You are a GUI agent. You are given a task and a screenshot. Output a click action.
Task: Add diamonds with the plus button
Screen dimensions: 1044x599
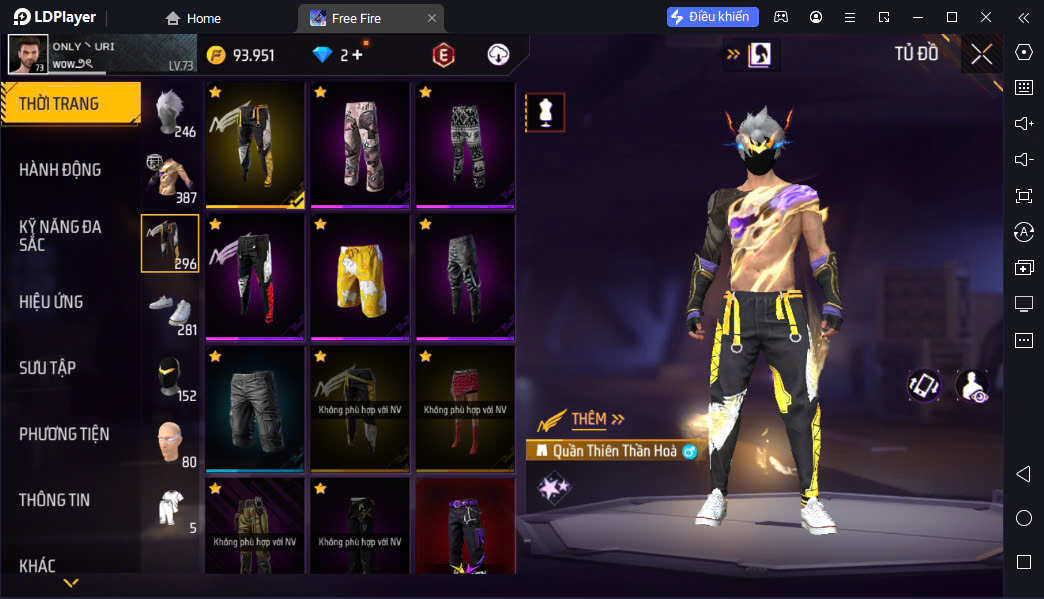click(357, 55)
